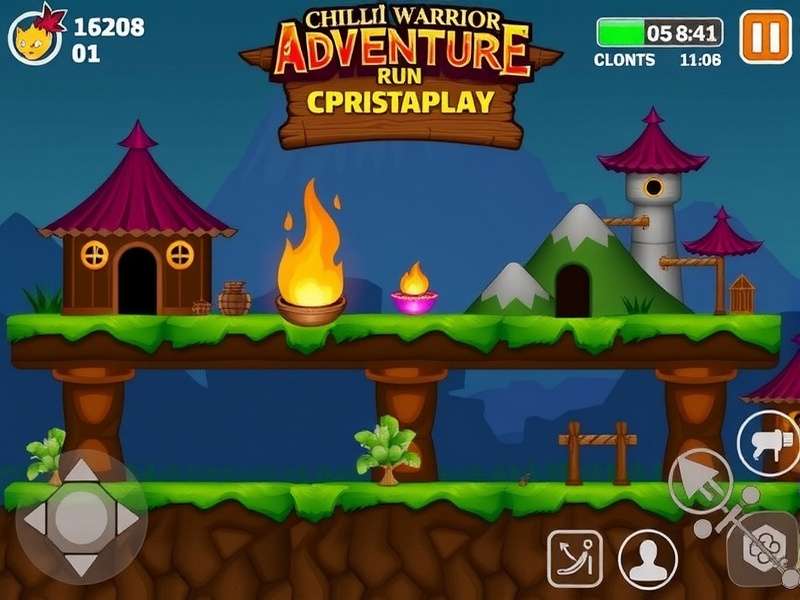
Task: Open the character silhouette button
Action: (x=647, y=558)
